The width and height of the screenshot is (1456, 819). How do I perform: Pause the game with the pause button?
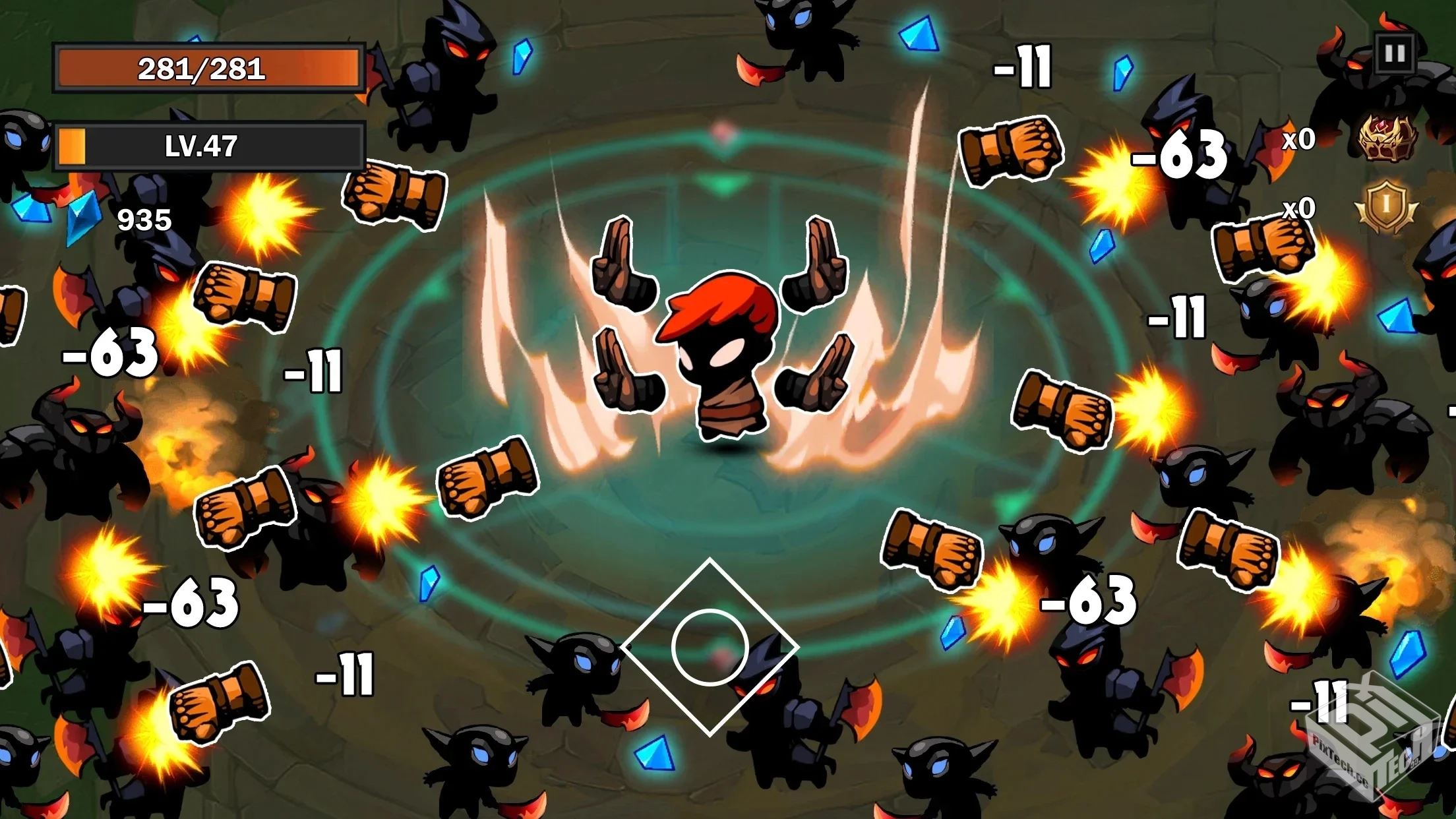[x=1395, y=53]
